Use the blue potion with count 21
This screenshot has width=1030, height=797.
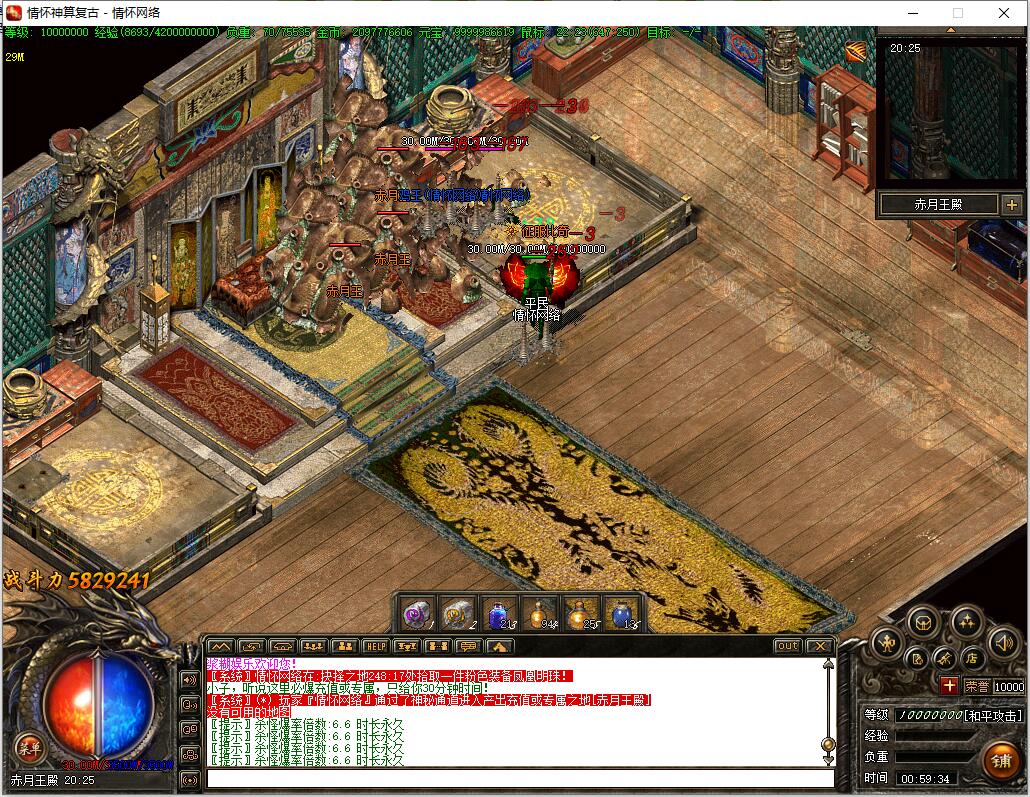498,613
